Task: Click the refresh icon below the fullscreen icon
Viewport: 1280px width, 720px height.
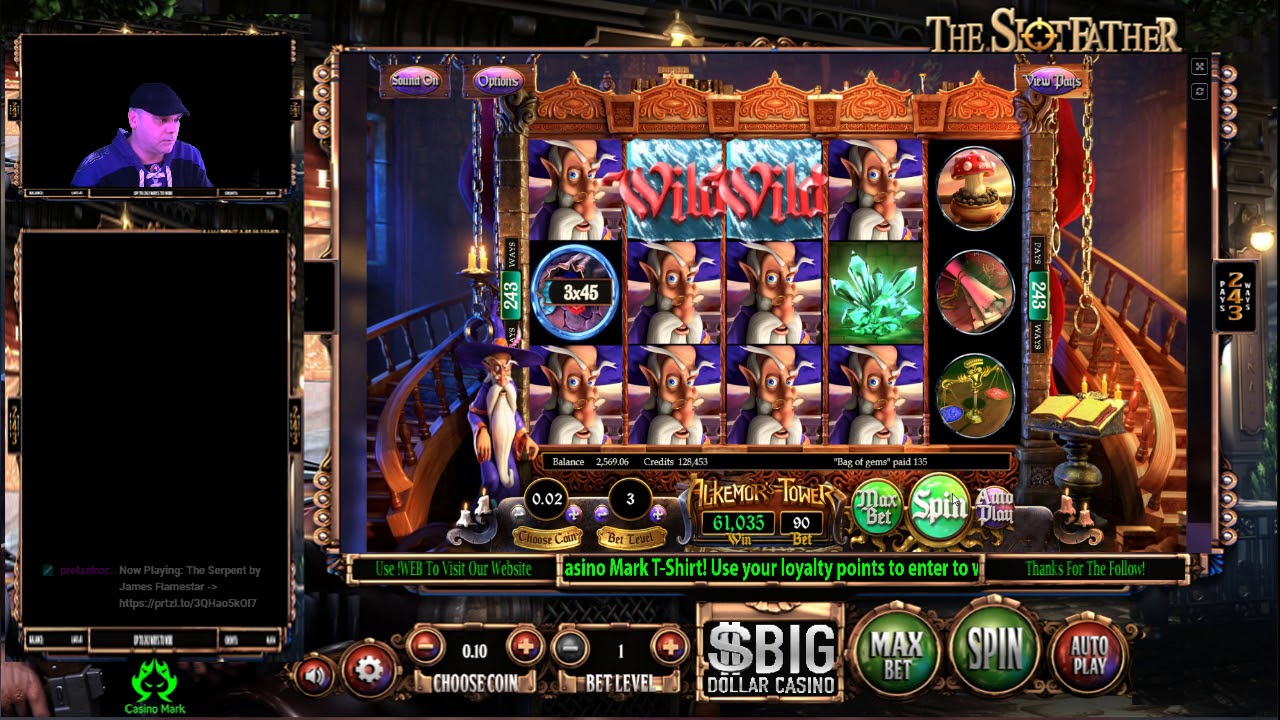Action: click(1198, 90)
